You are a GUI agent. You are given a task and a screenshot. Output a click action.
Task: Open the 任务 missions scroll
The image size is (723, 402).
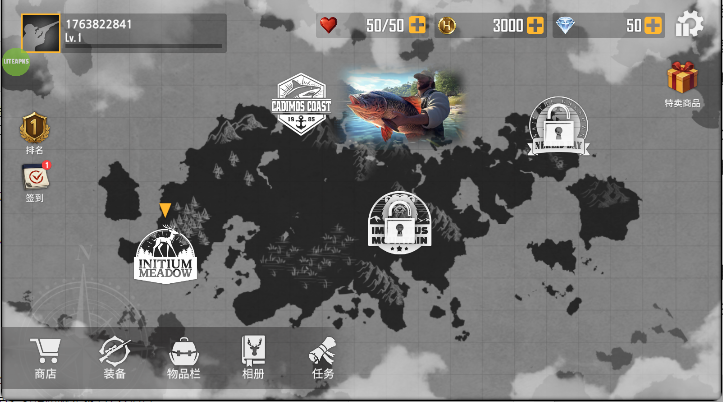[322, 358]
